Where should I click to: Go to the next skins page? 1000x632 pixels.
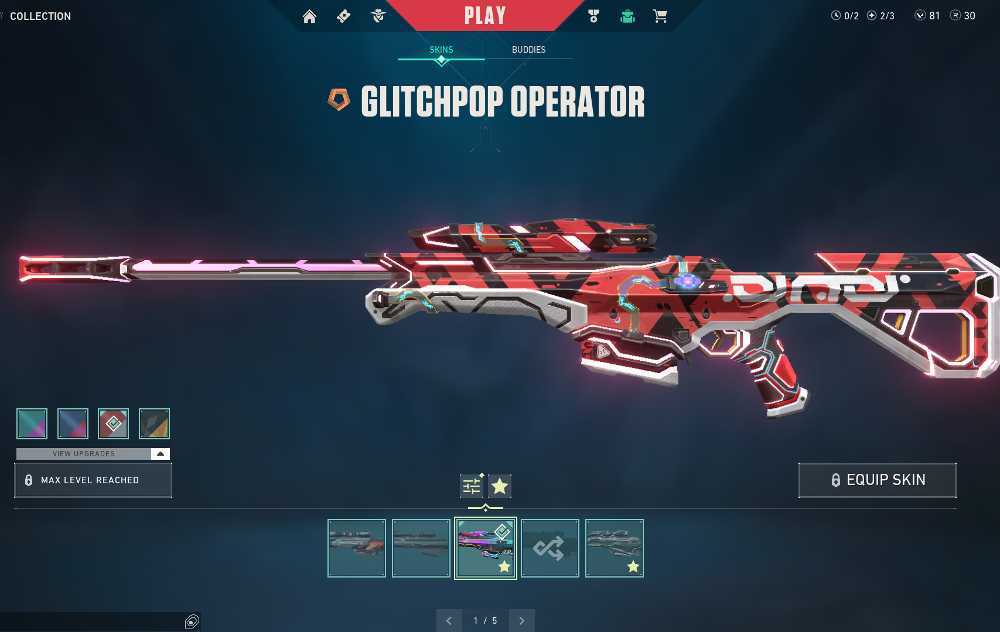521,621
